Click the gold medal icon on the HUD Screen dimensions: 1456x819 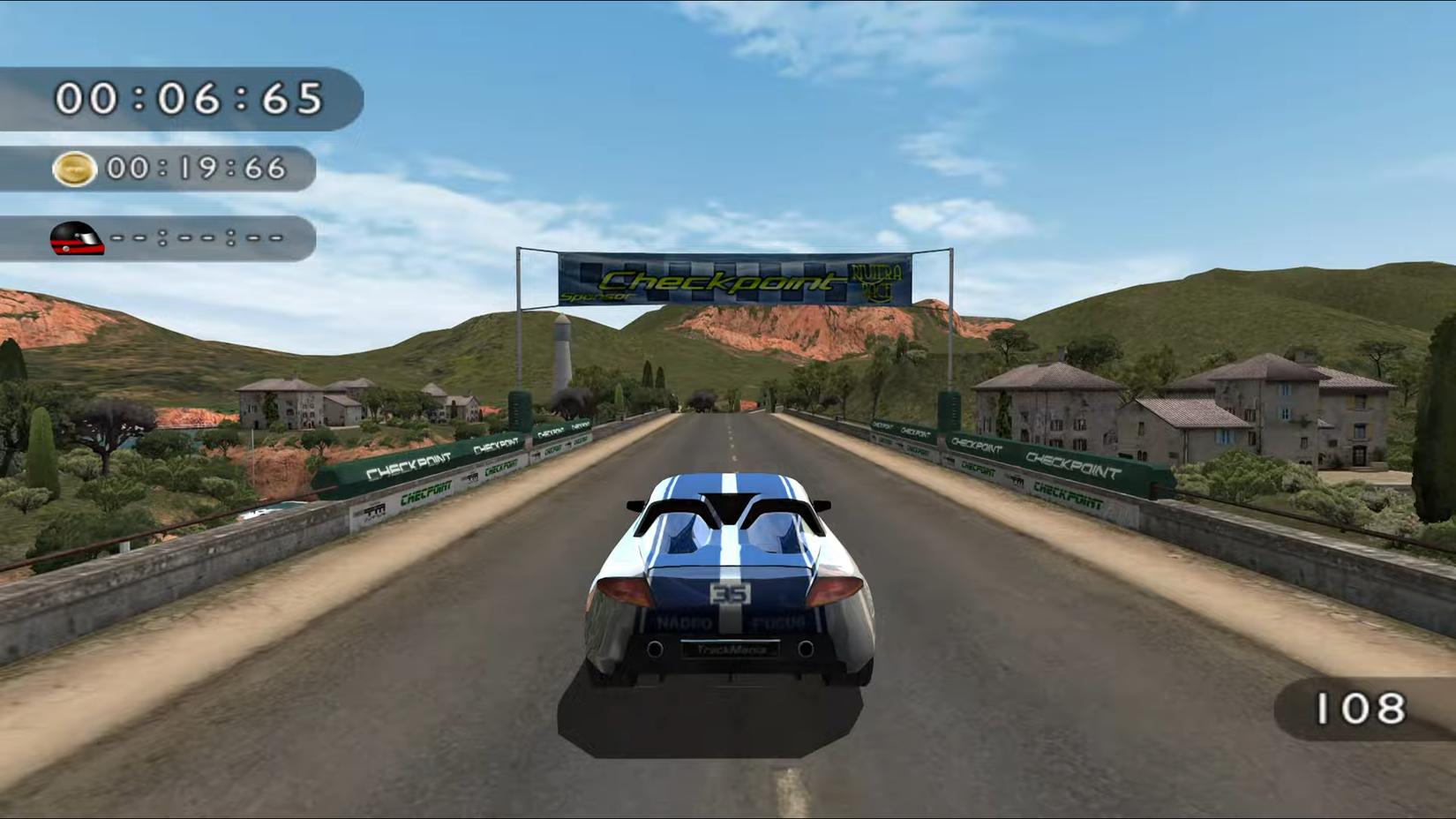[78, 169]
